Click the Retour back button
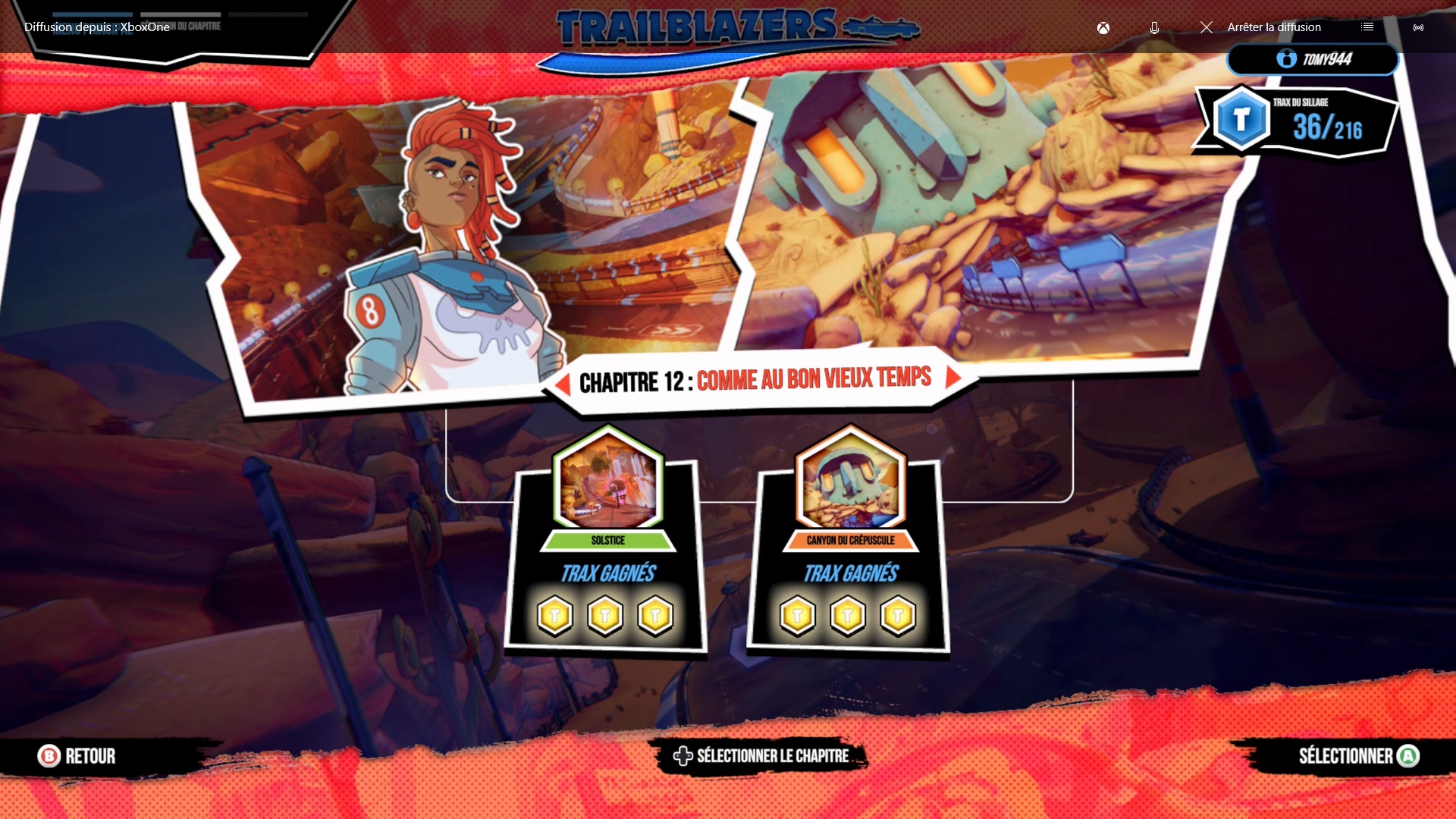Viewport: 1456px width, 819px height. [77, 756]
